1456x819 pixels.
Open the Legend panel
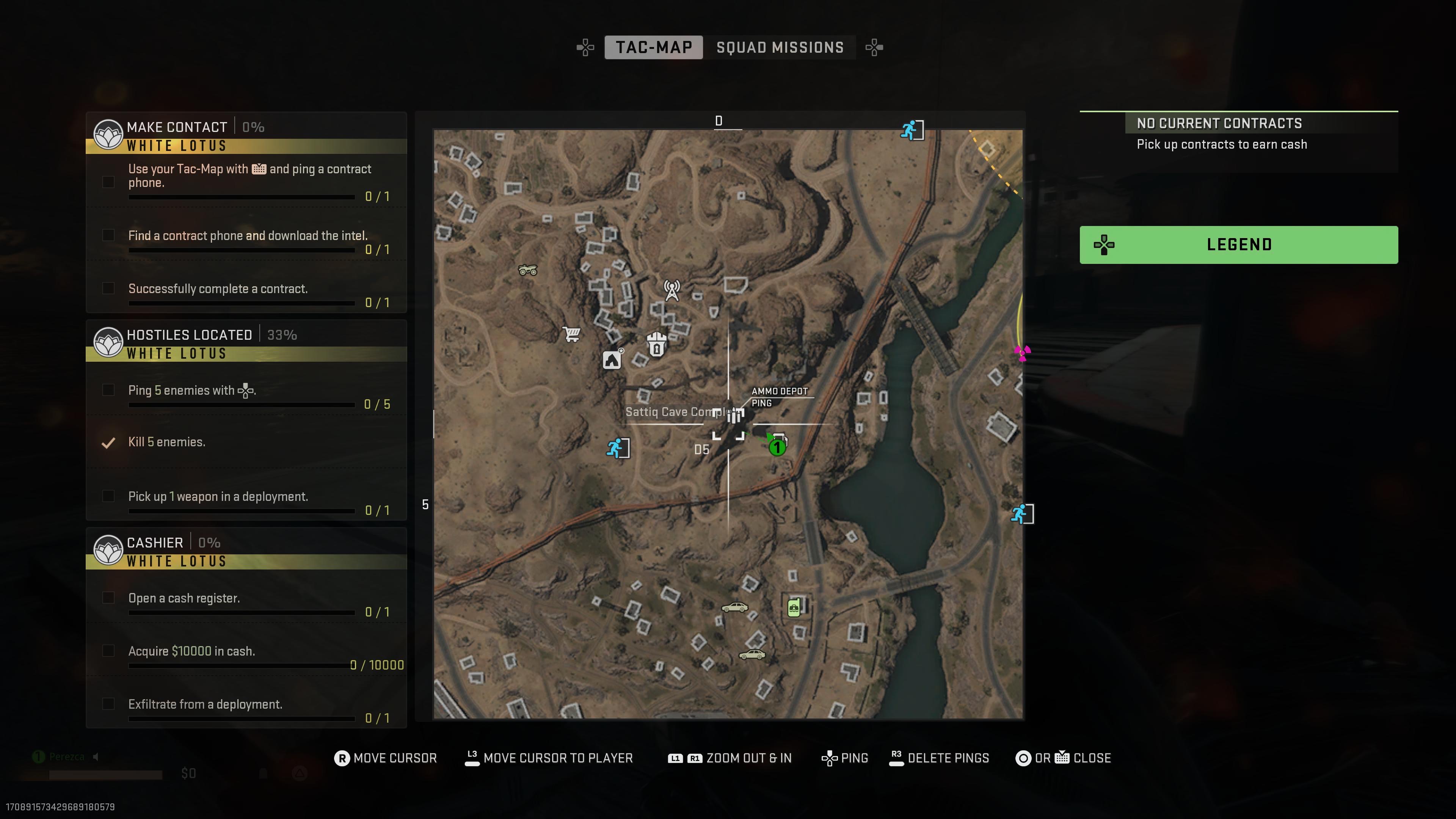click(1238, 244)
